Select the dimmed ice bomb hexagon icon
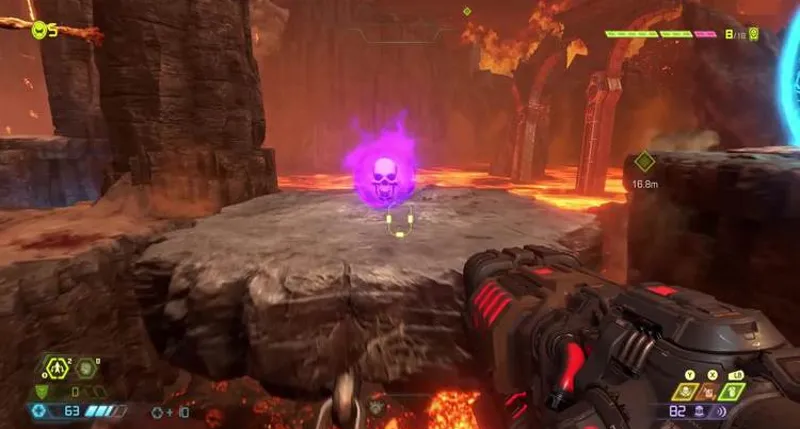The width and height of the screenshot is (800, 429). coord(87,368)
